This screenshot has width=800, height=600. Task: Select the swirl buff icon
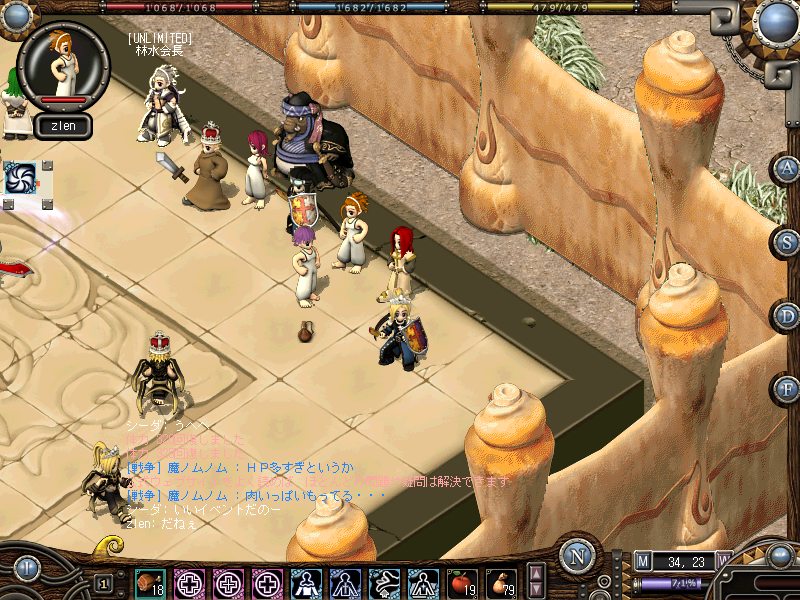point(21,178)
